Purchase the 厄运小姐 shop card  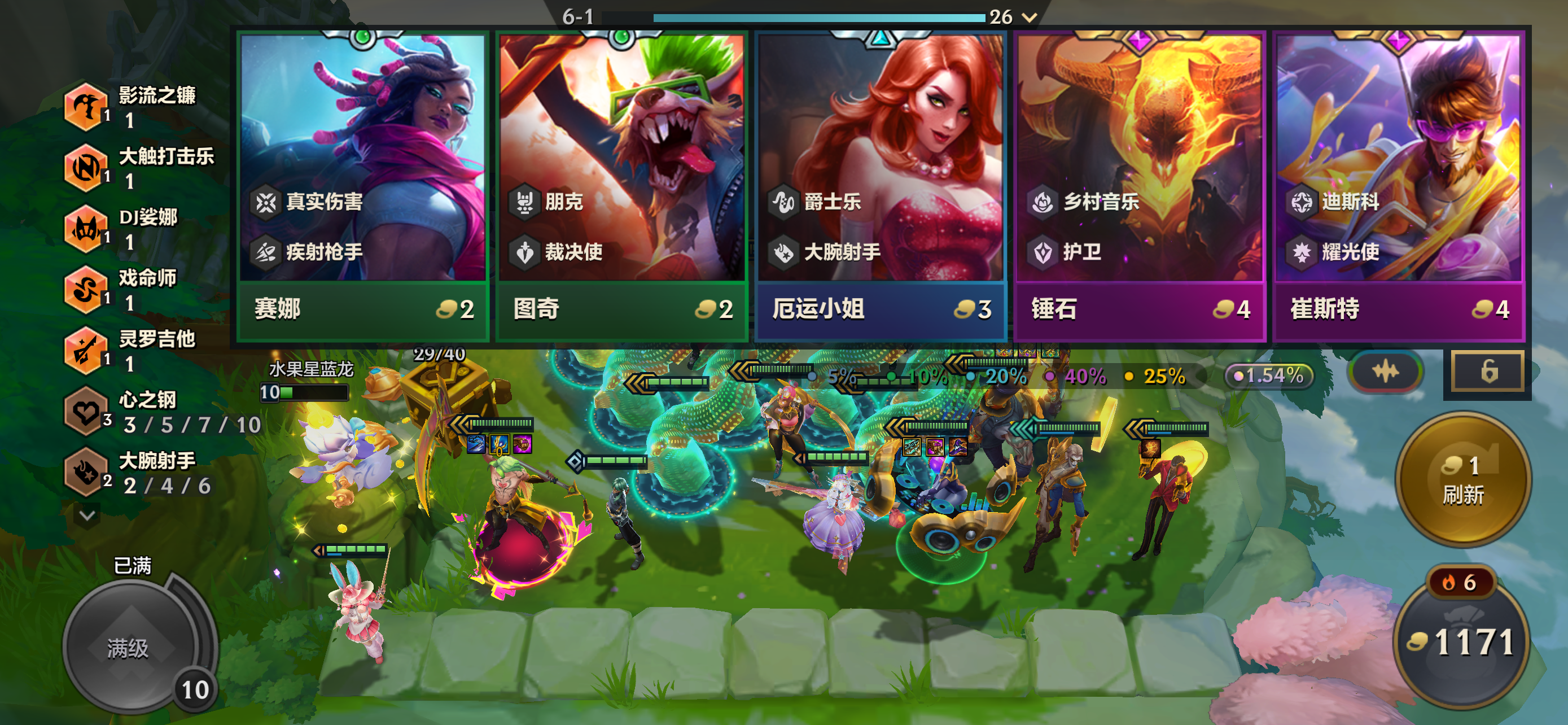(x=880, y=182)
